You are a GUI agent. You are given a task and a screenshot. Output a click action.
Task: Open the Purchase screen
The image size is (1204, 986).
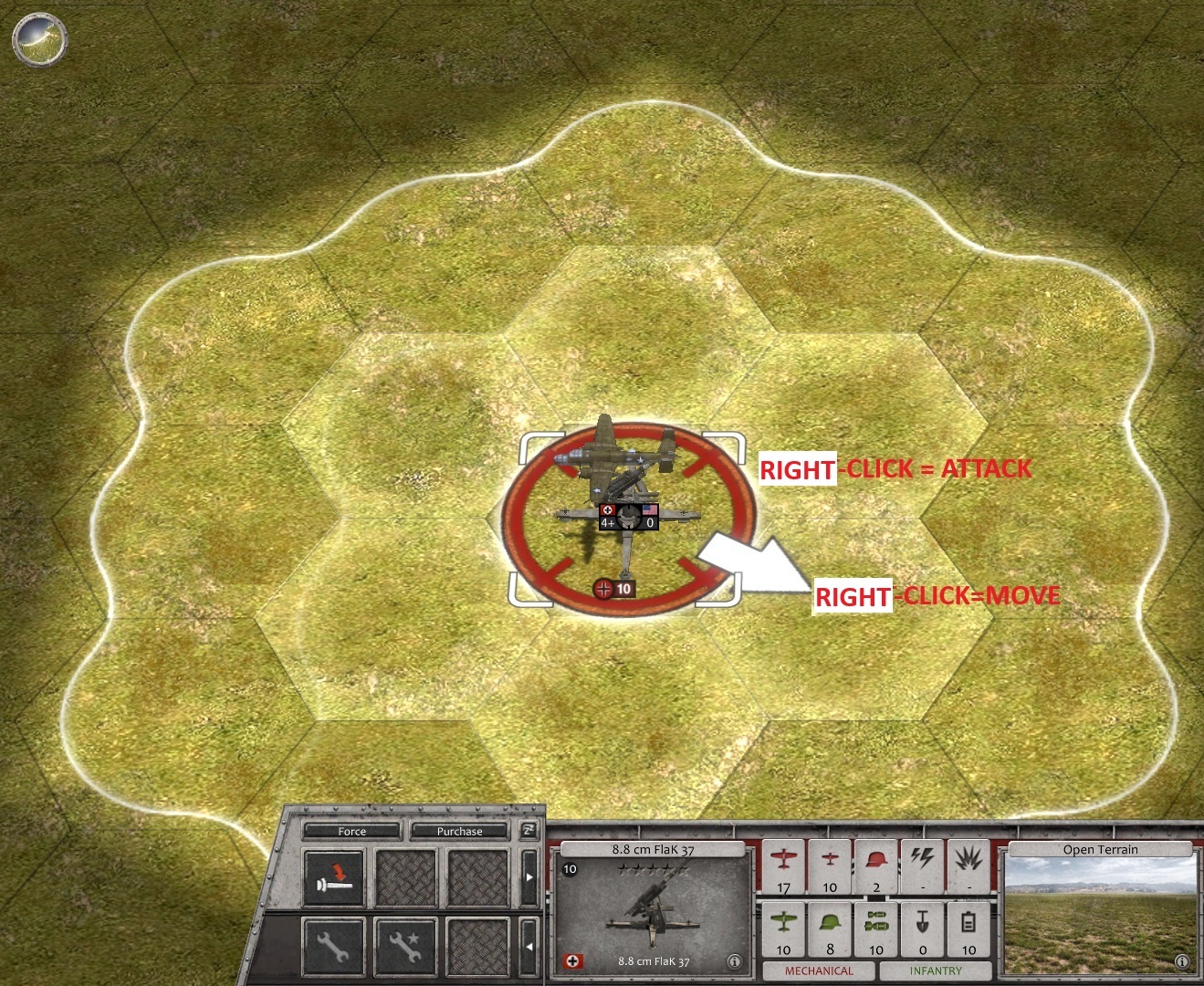[459, 831]
